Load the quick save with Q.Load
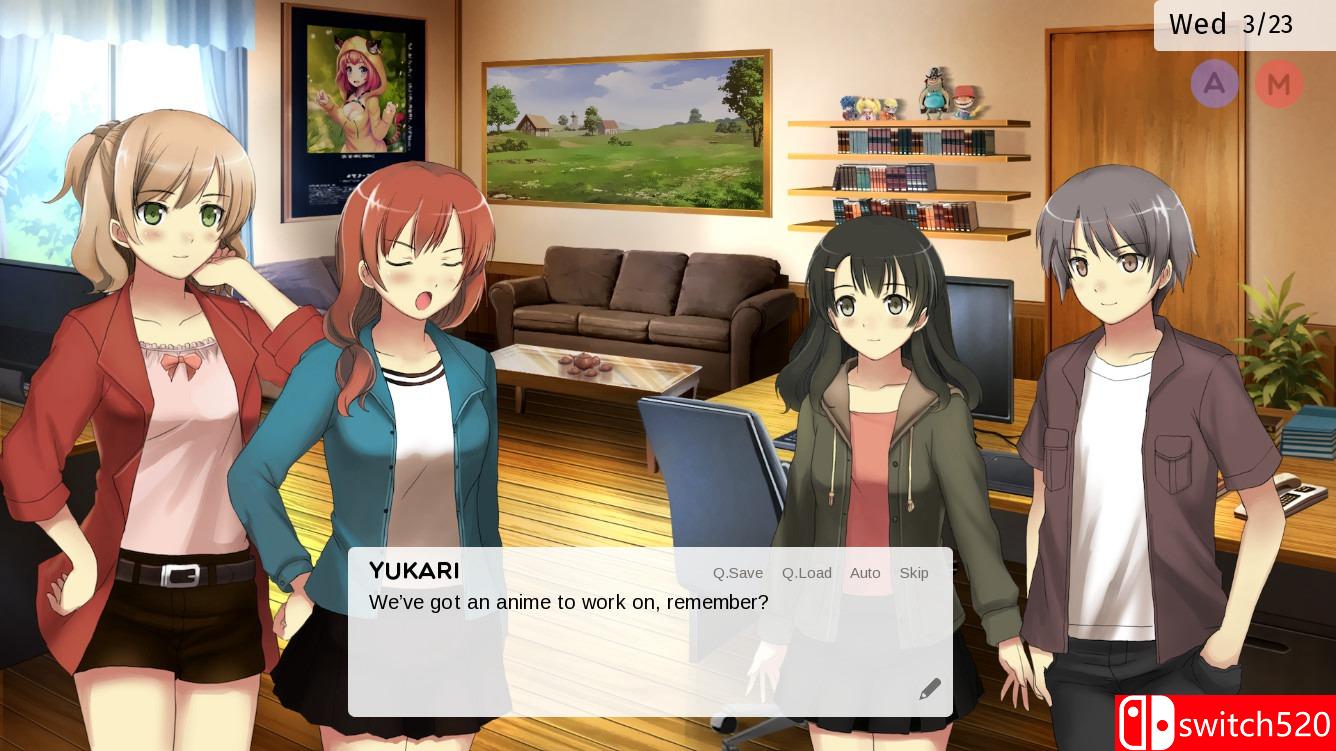Viewport: 1336px width, 751px height. [x=806, y=573]
